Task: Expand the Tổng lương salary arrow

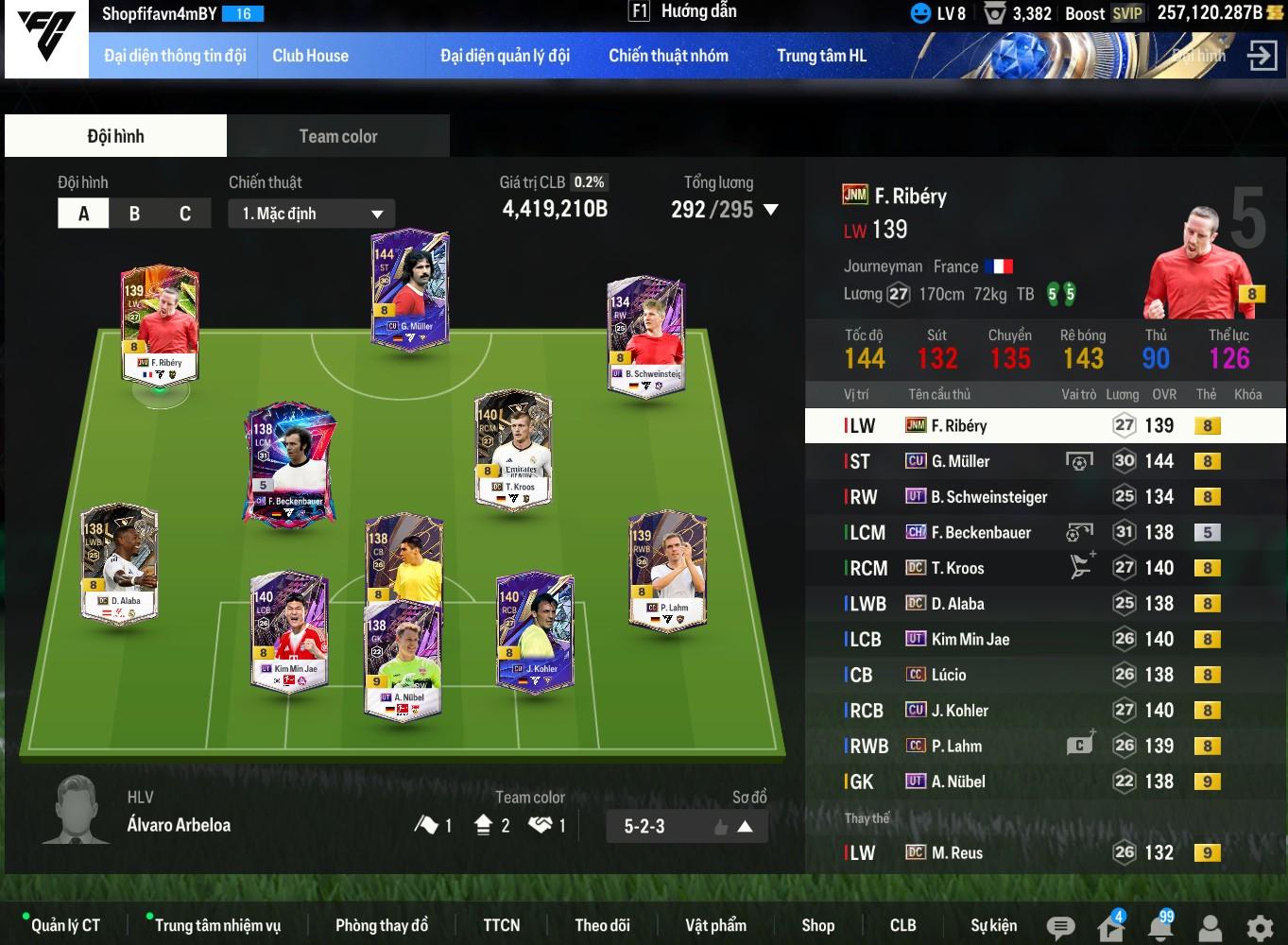Action: point(771,210)
